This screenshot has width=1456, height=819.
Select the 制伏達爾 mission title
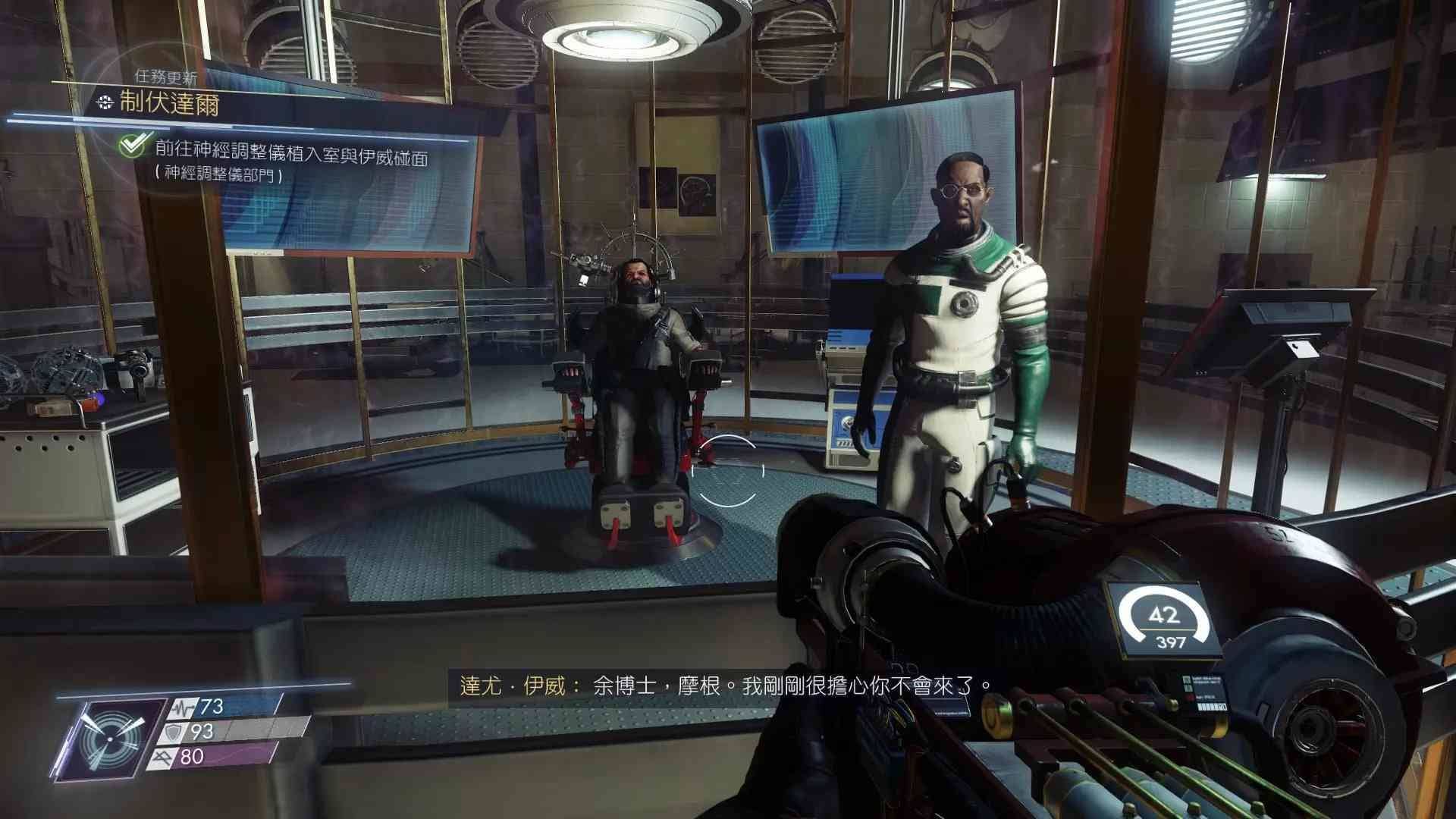pos(169,103)
